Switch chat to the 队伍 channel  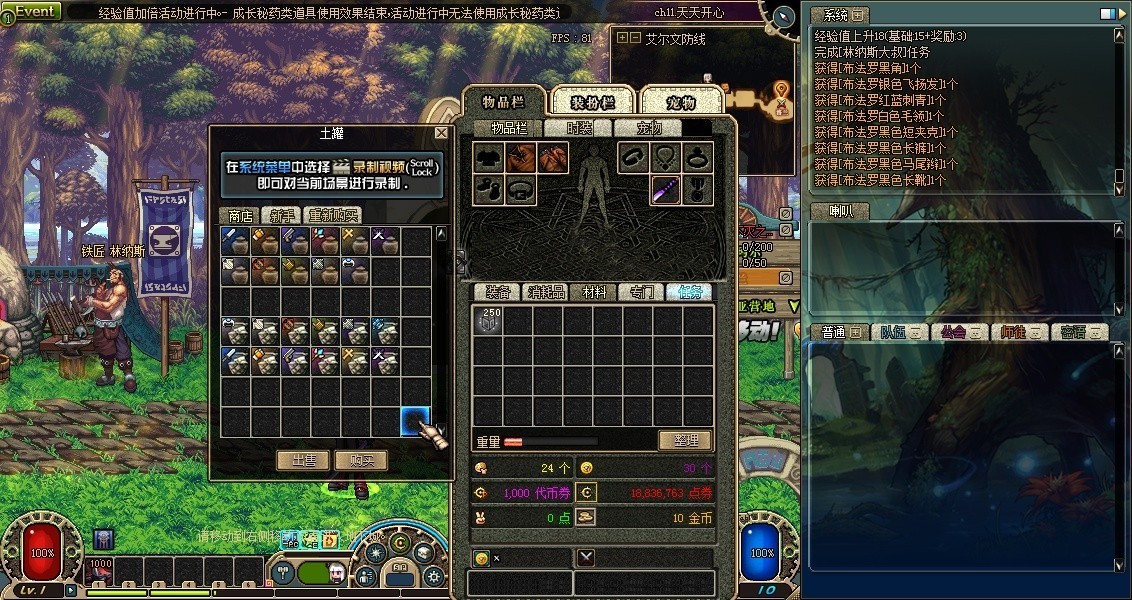(x=894, y=332)
